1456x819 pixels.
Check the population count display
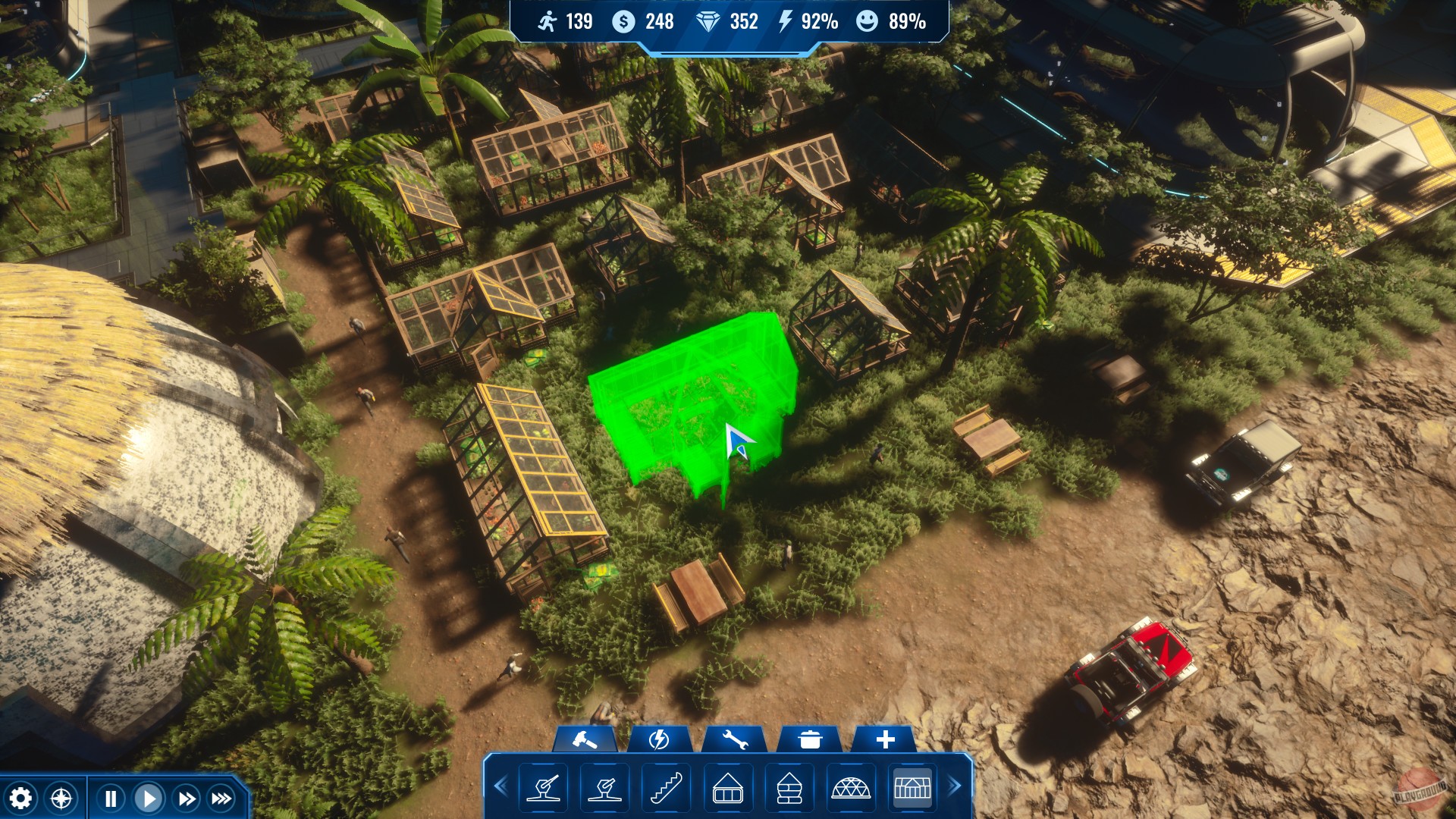click(565, 23)
